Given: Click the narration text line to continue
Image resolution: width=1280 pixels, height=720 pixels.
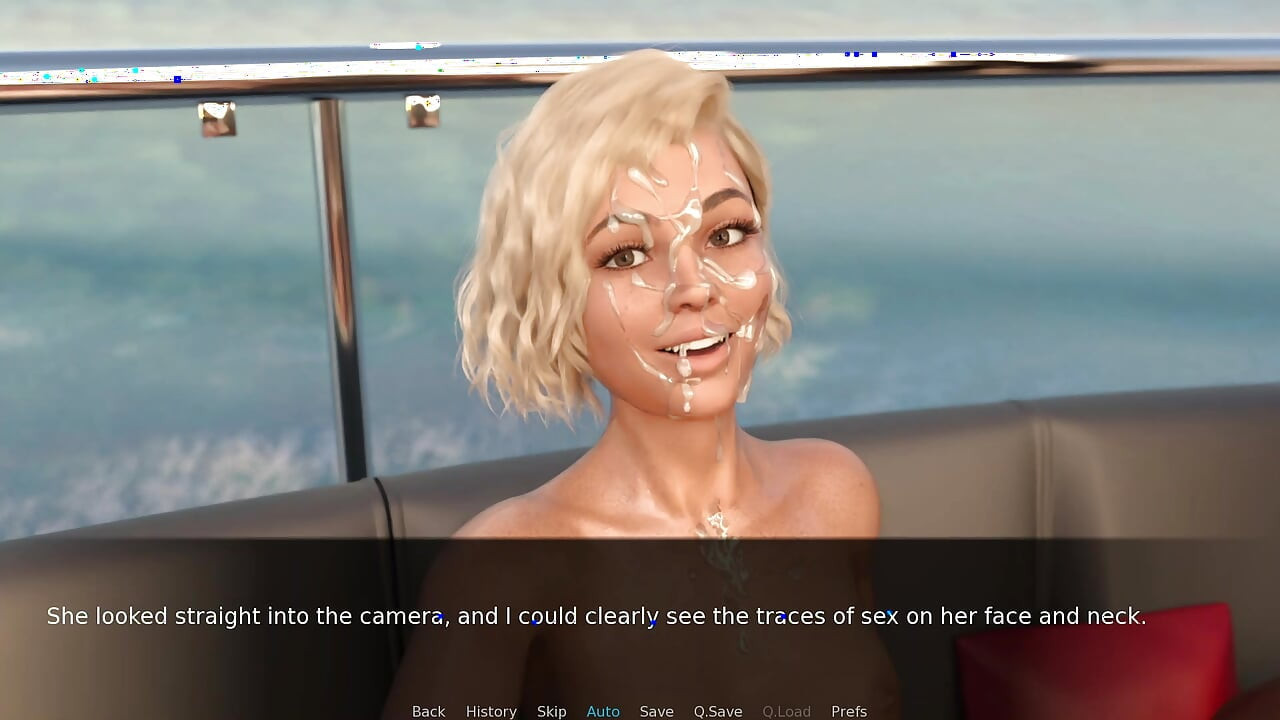Looking at the screenshot, I should pos(598,616).
